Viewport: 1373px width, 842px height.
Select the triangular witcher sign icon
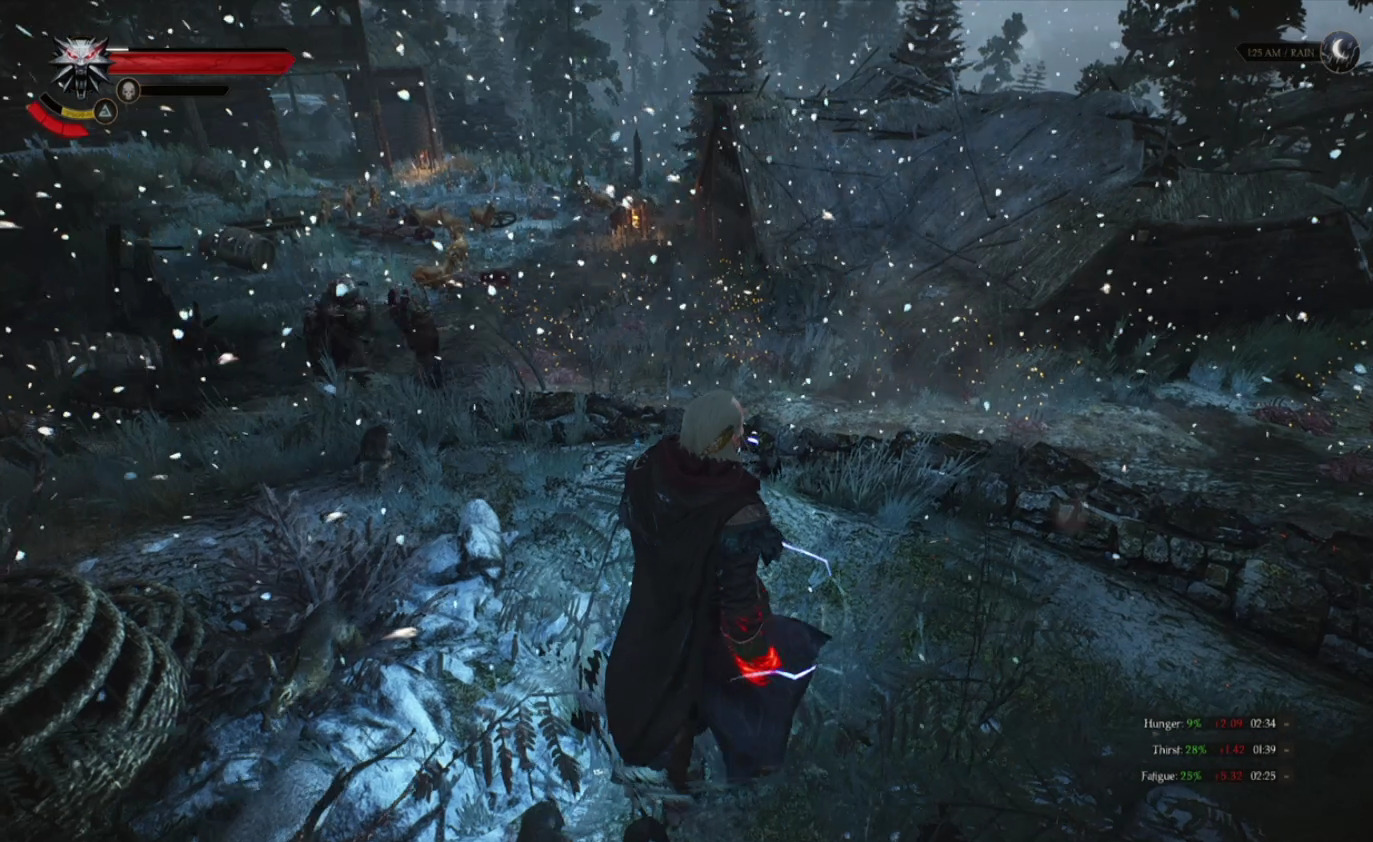[105, 110]
